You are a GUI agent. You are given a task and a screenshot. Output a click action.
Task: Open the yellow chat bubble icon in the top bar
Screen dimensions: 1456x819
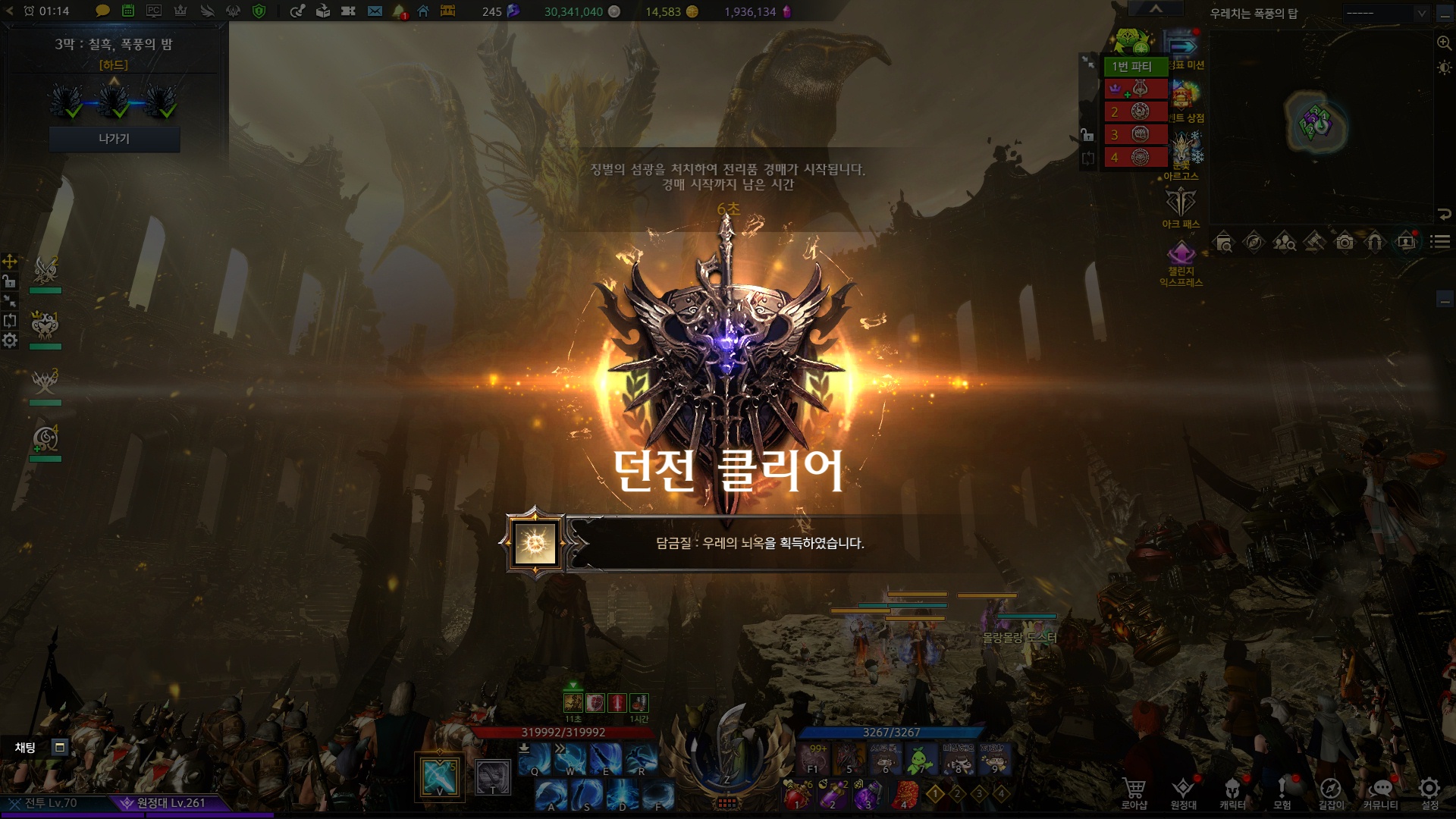[102, 11]
